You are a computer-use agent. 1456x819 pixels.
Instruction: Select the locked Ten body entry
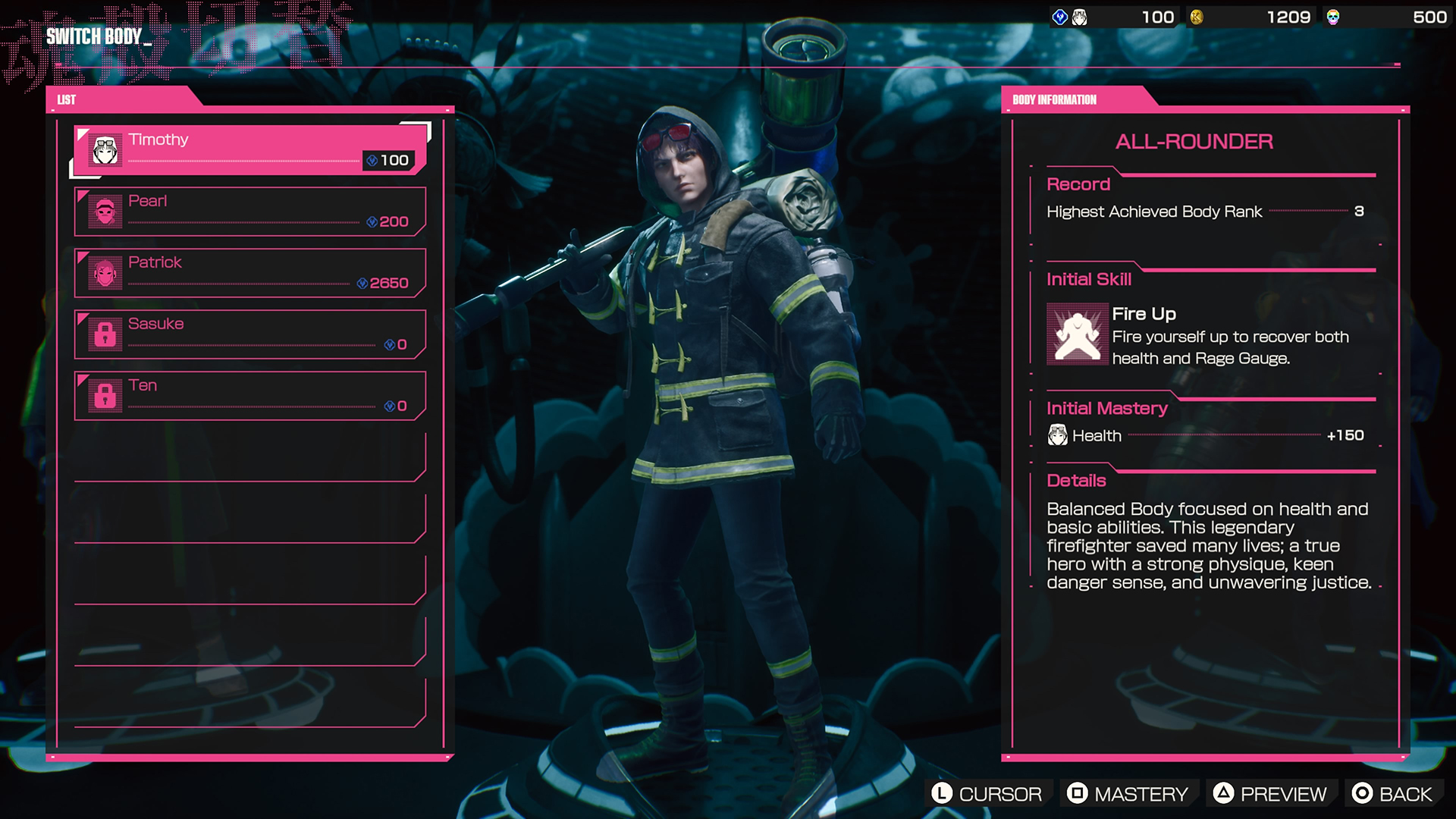click(x=250, y=395)
